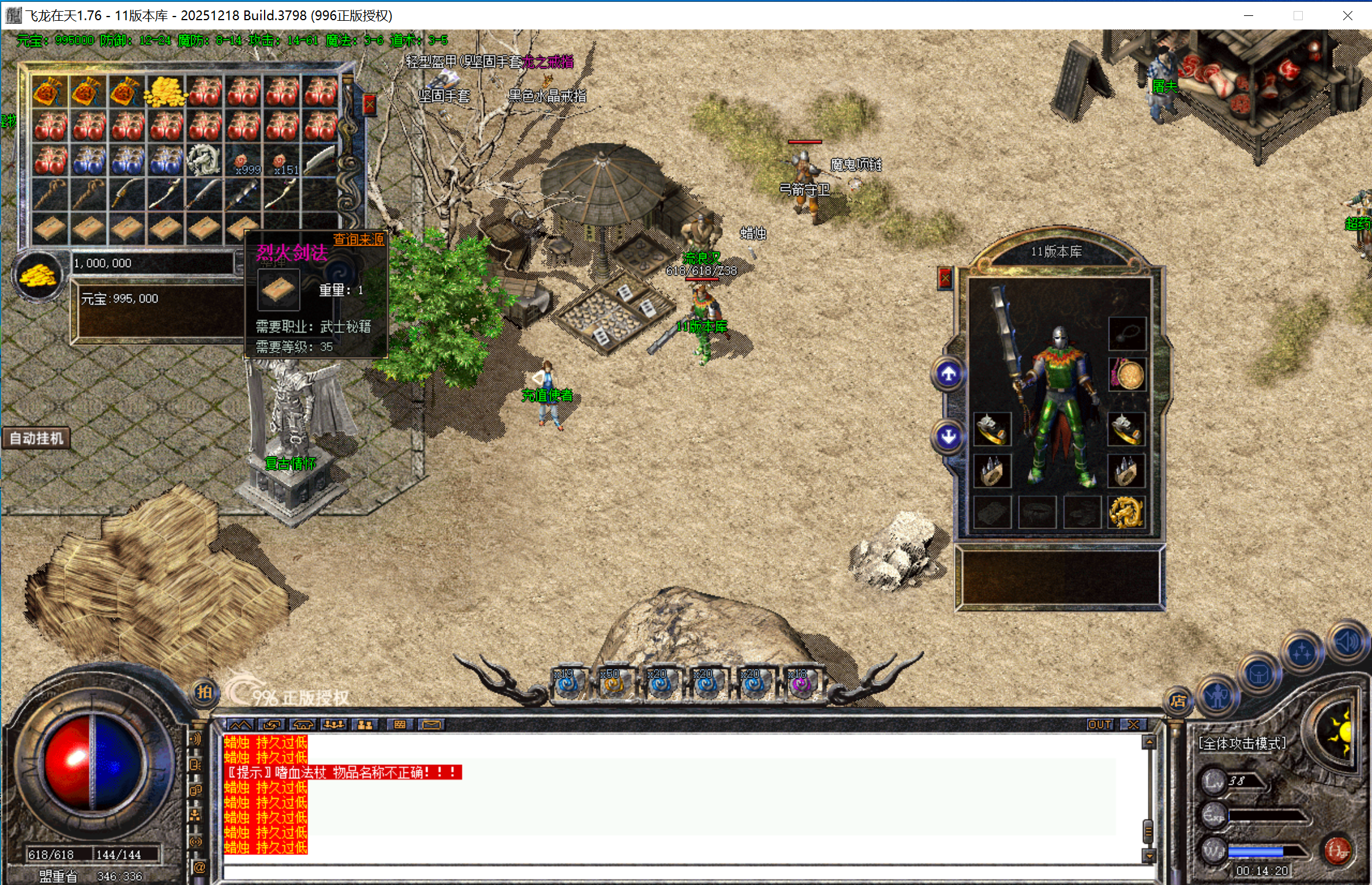This screenshot has width=1372, height=885.
Task: Show the next character panel page (down arrow)
Action: (x=948, y=437)
